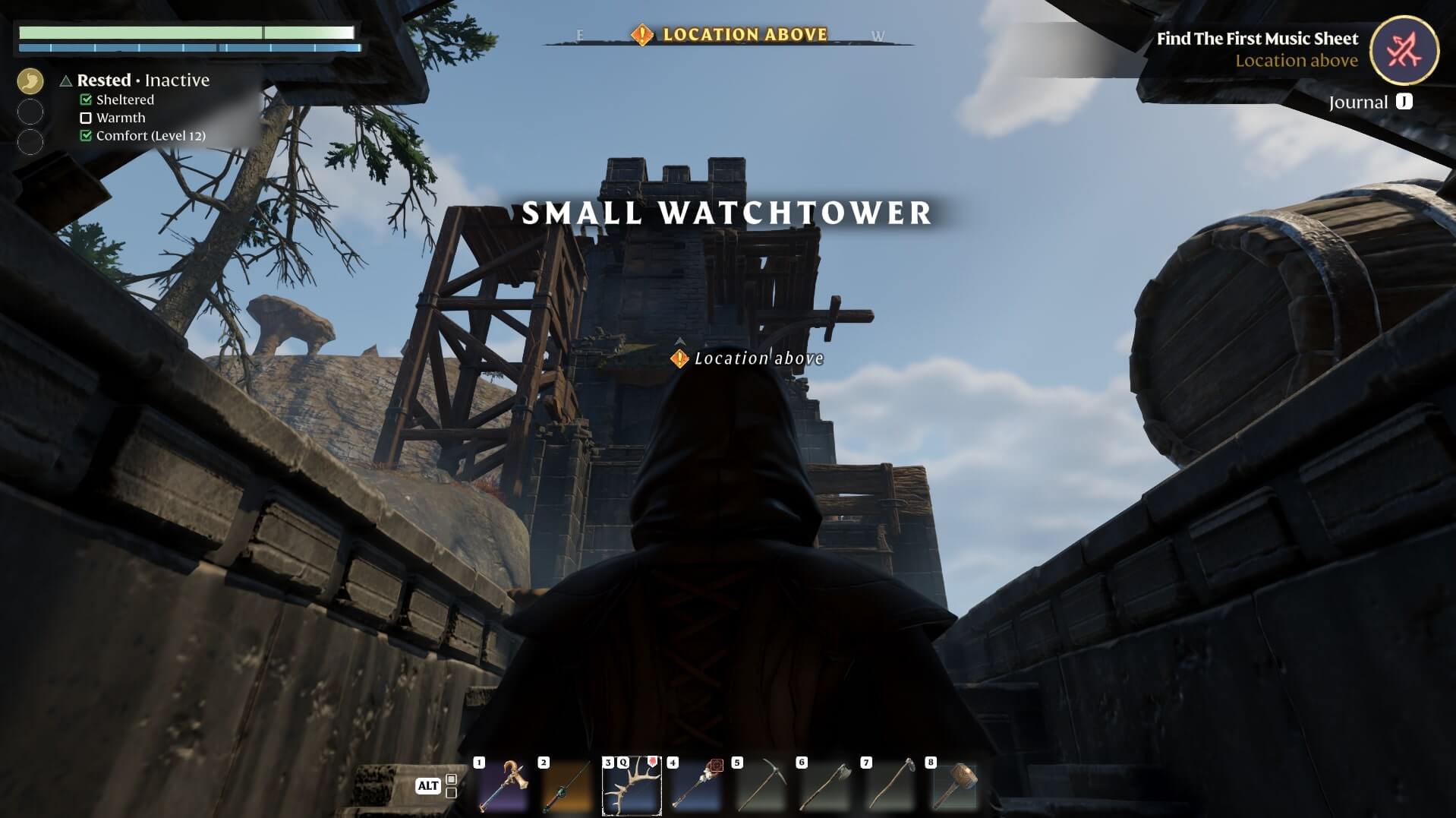Equip the construction hammer in slot 8
Screen dimensions: 1456x818
point(955,786)
